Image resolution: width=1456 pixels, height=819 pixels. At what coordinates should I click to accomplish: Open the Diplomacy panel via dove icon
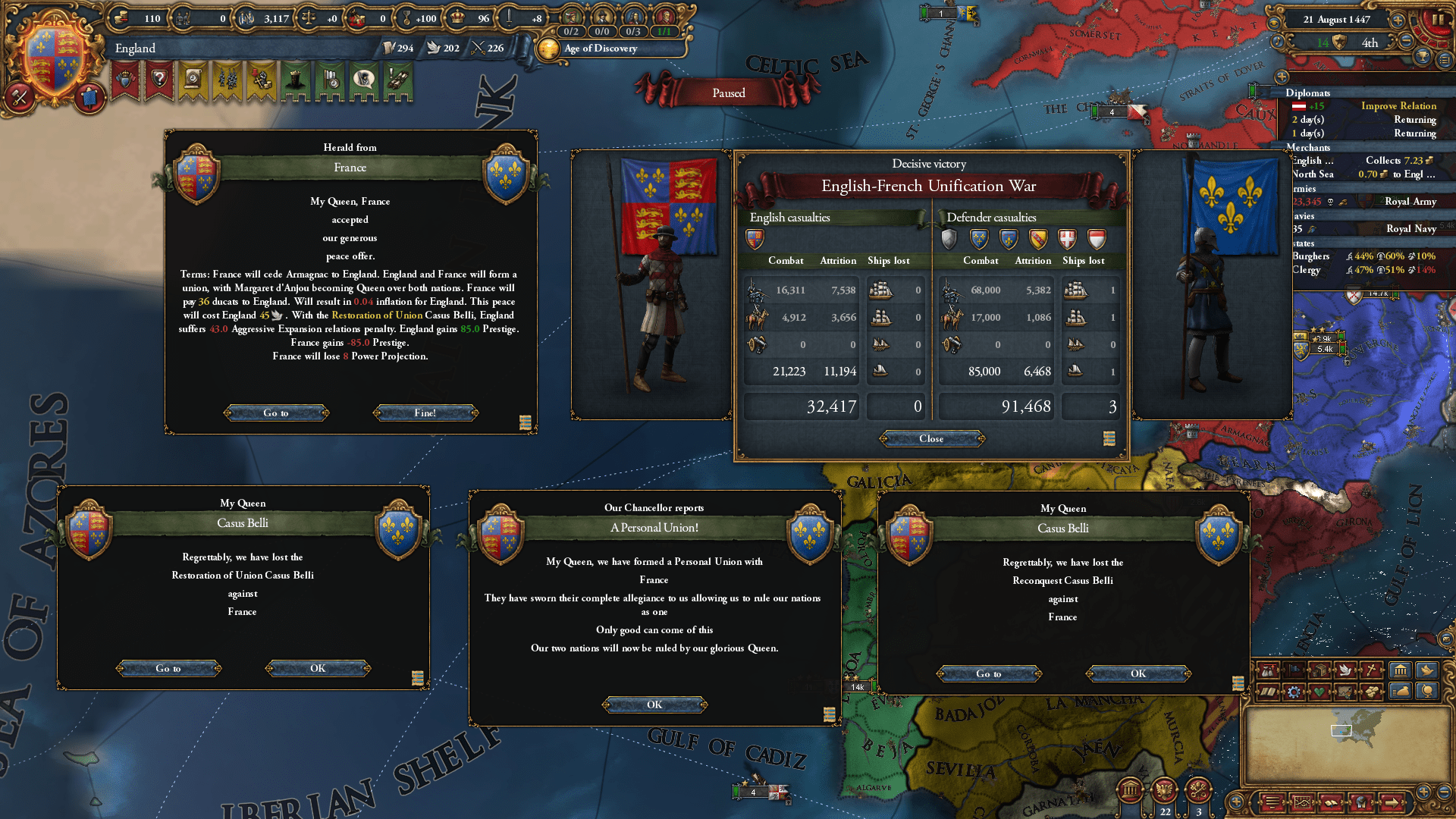coord(1345,670)
